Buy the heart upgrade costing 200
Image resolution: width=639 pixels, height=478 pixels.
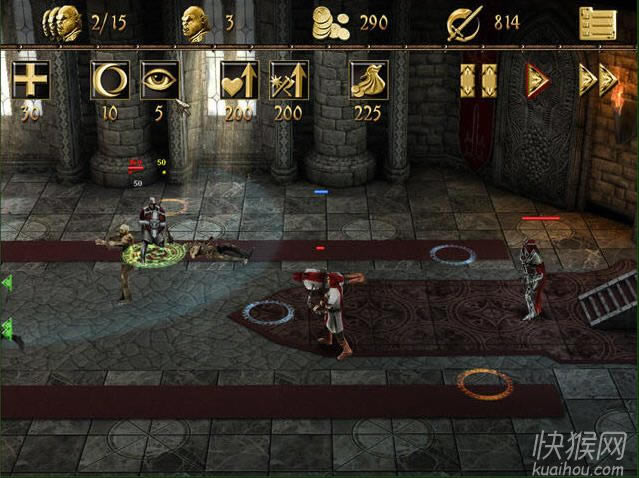tap(238, 80)
